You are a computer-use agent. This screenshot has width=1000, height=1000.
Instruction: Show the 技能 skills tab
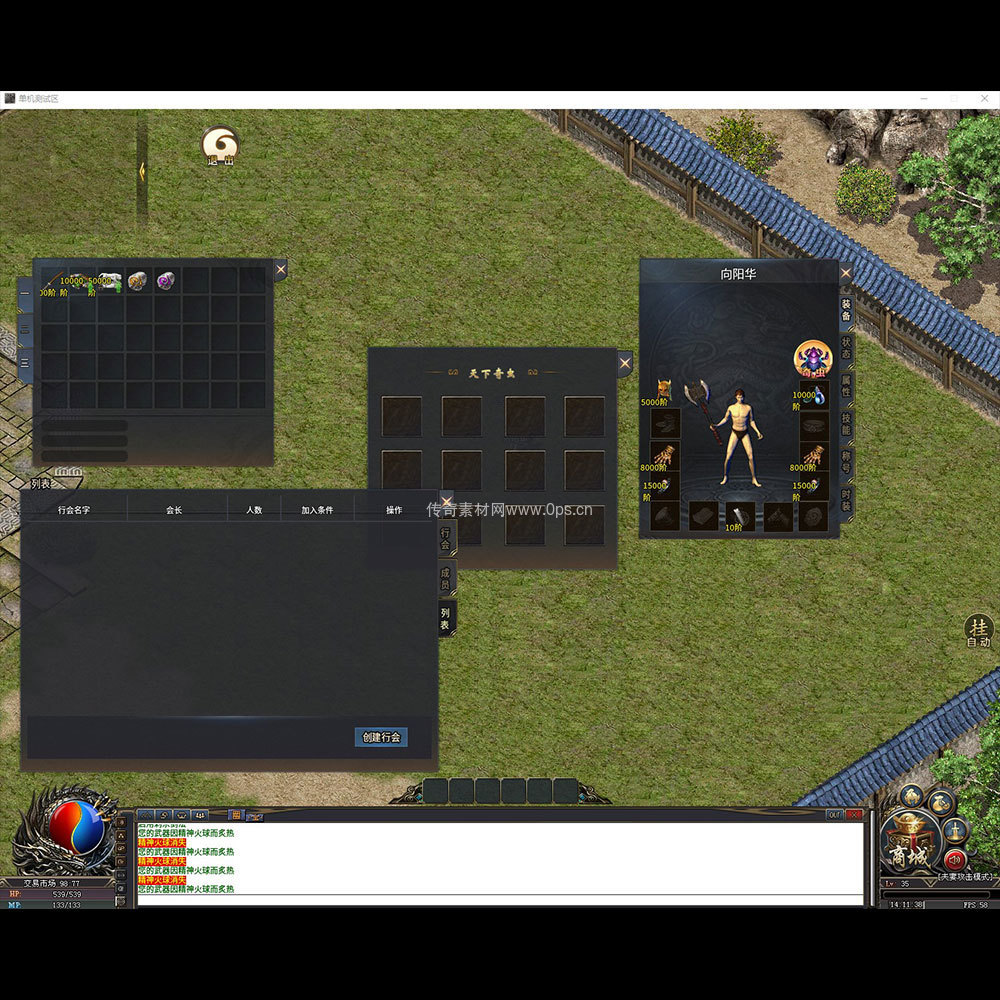point(846,424)
